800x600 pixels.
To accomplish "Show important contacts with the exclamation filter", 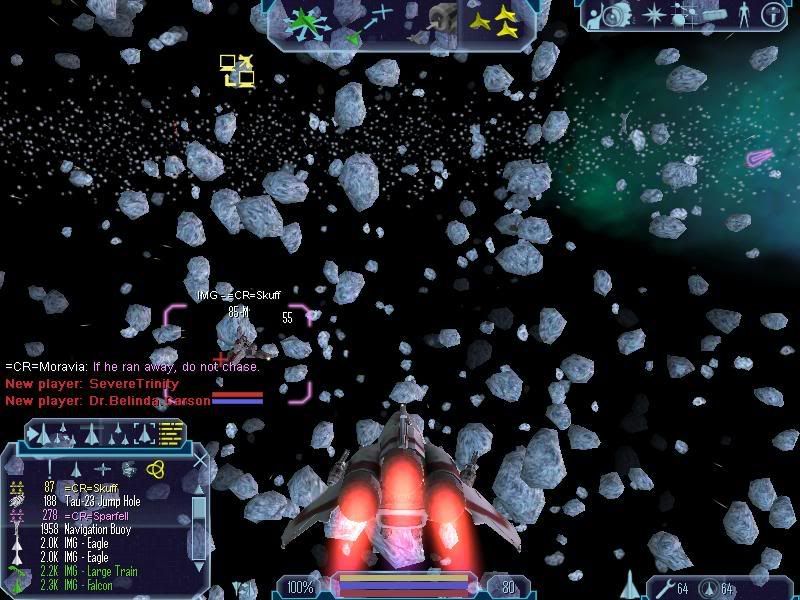I will point(50,468).
